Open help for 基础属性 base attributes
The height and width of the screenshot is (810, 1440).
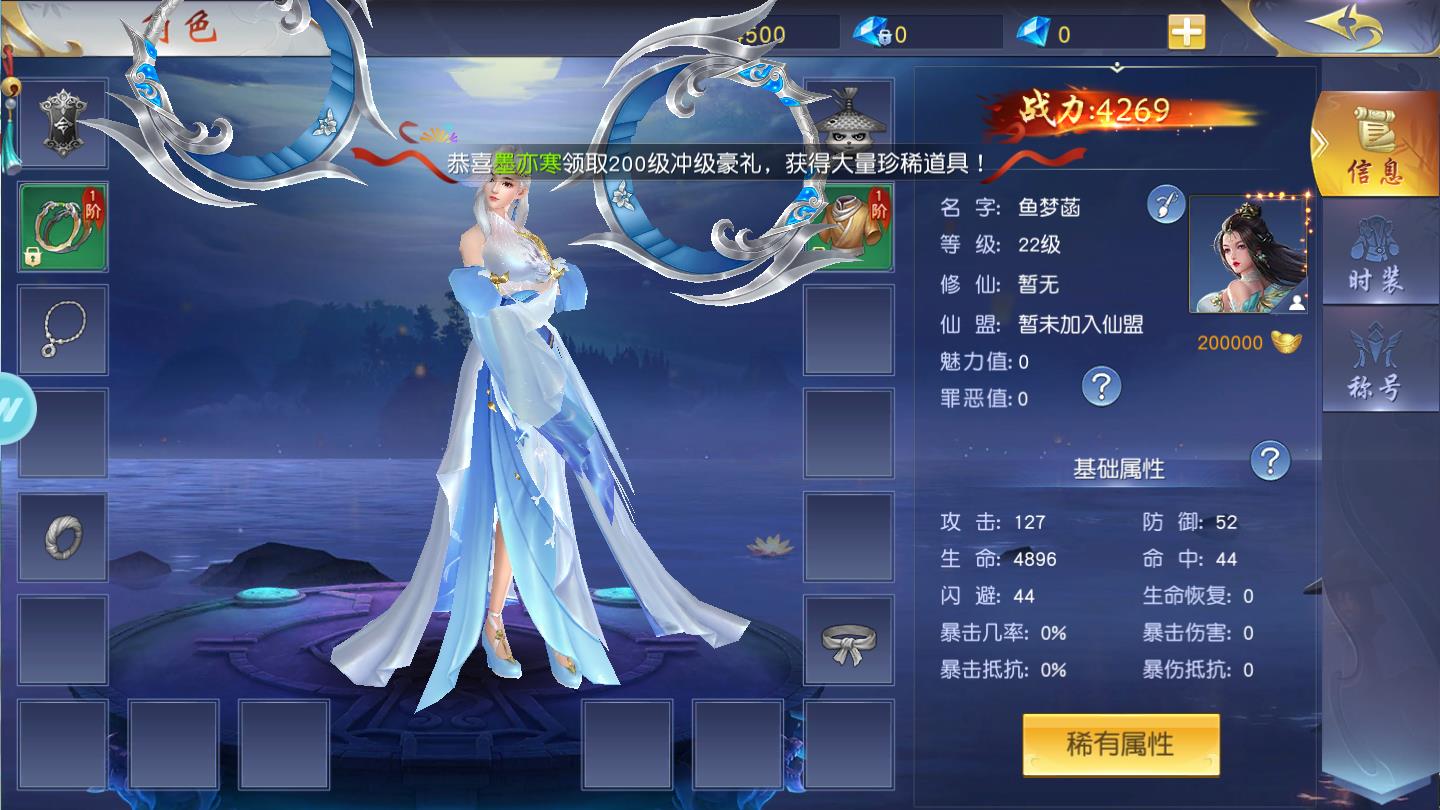[1270, 461]
